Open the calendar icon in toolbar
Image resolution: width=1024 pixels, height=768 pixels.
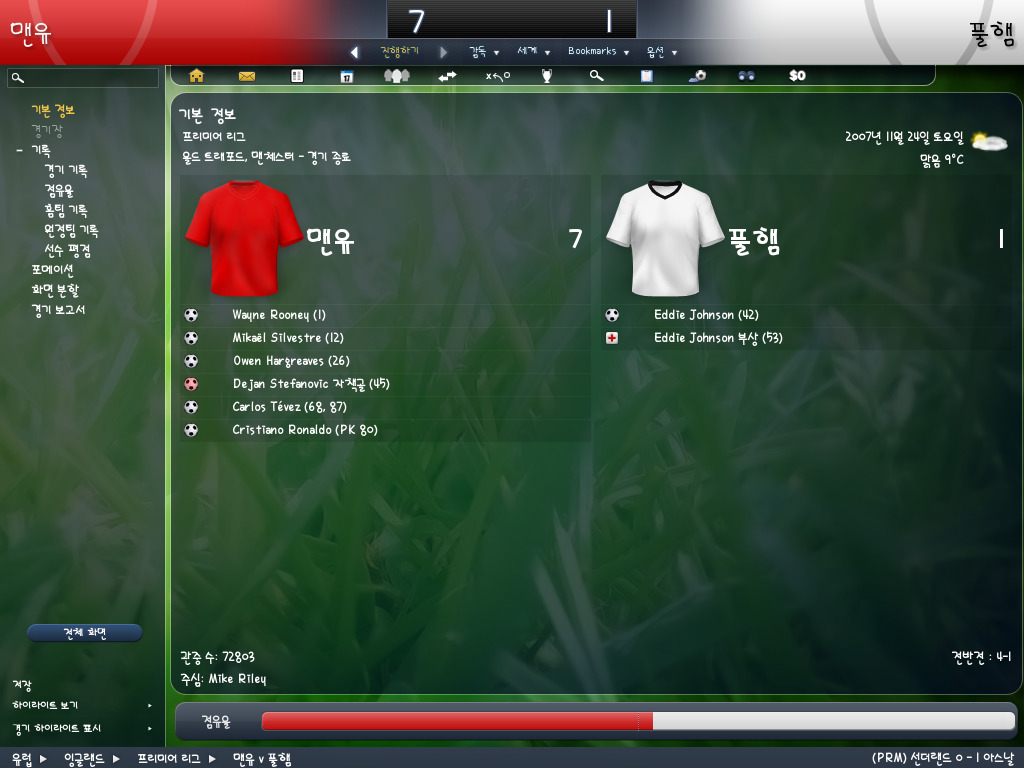coord(347,75)
